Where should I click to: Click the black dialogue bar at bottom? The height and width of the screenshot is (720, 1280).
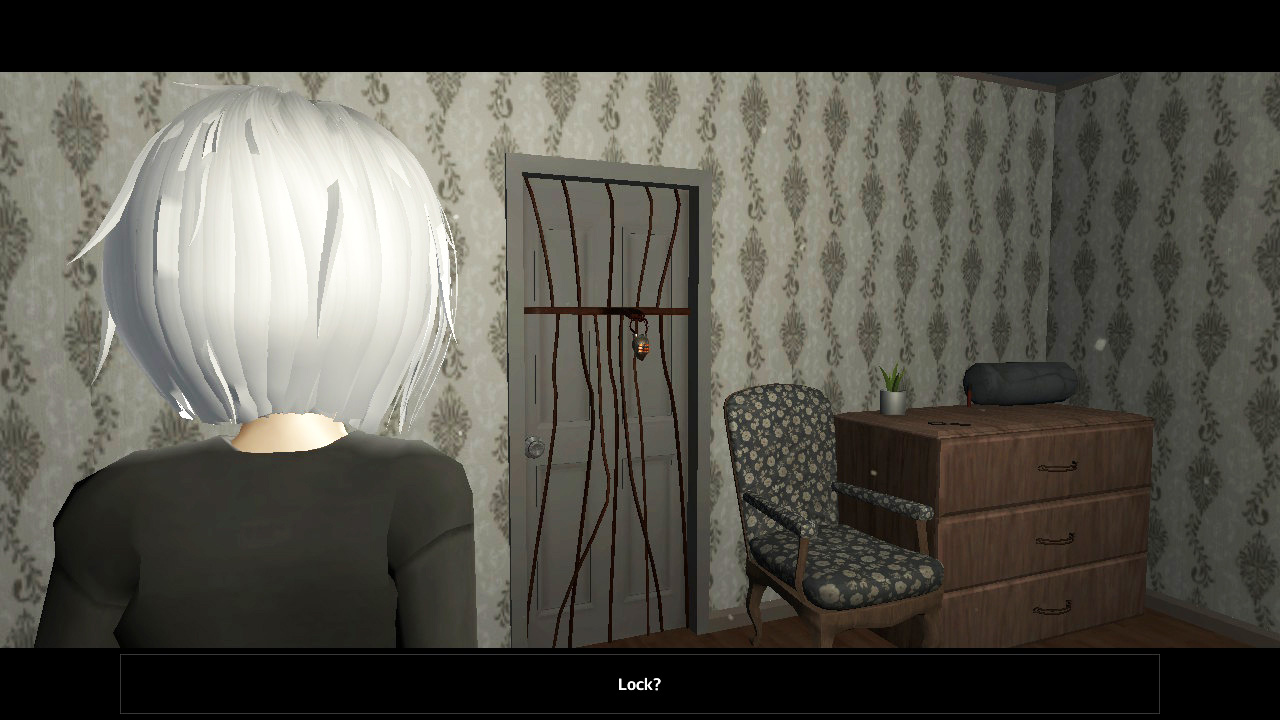click(639, 684)
